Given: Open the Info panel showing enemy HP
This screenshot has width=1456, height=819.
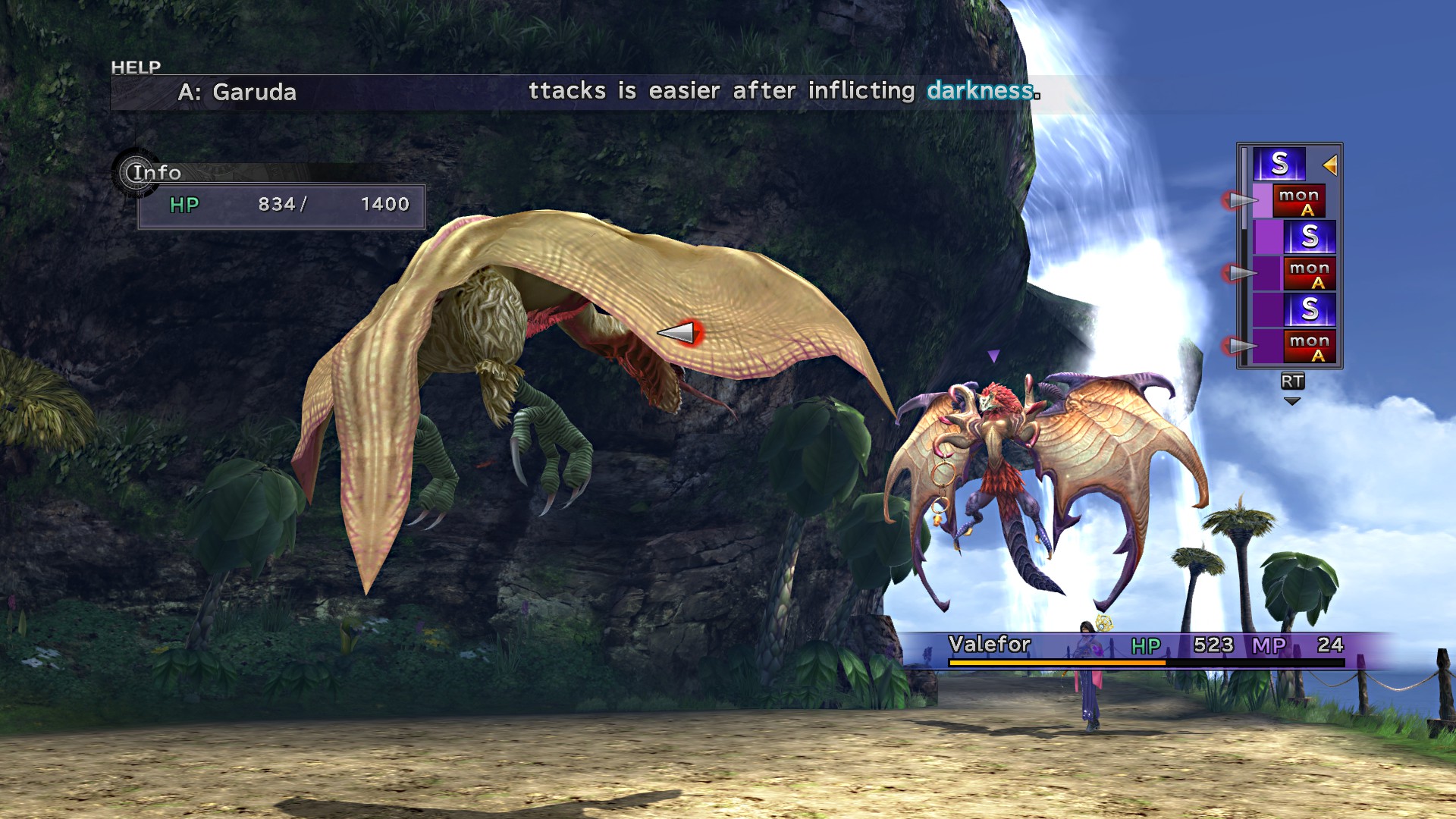Looking at the screenshot, I should (x=156, y=173).
